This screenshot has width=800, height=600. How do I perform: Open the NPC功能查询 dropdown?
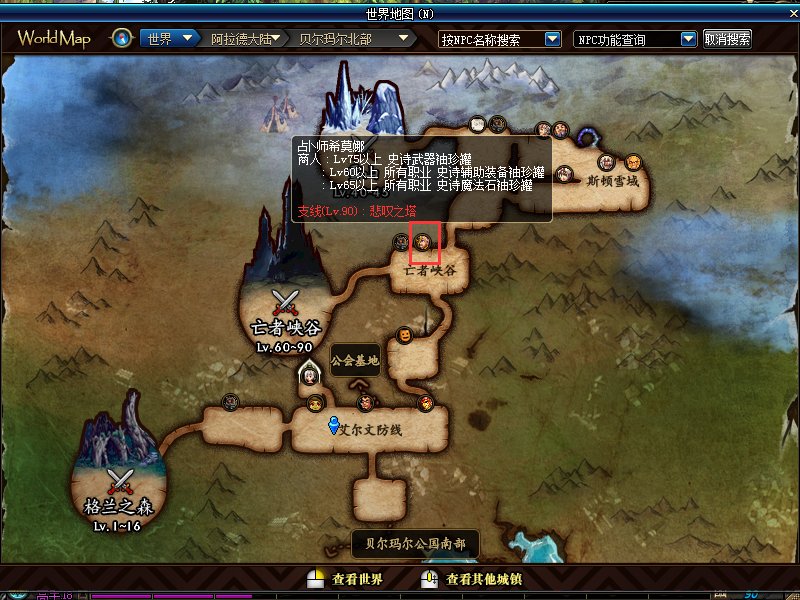pyautogui.click(x=687, y=39)
